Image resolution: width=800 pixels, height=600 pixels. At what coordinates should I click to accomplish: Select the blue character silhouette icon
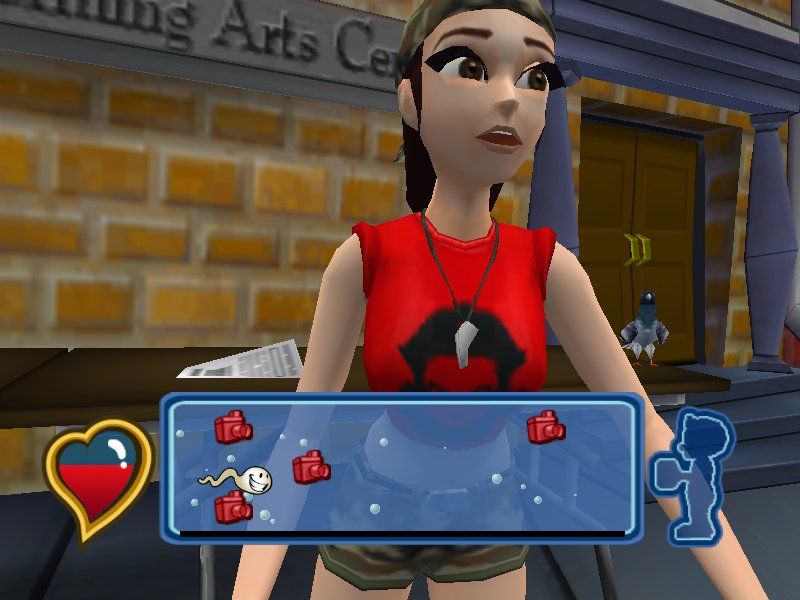(x=692, y=475)
